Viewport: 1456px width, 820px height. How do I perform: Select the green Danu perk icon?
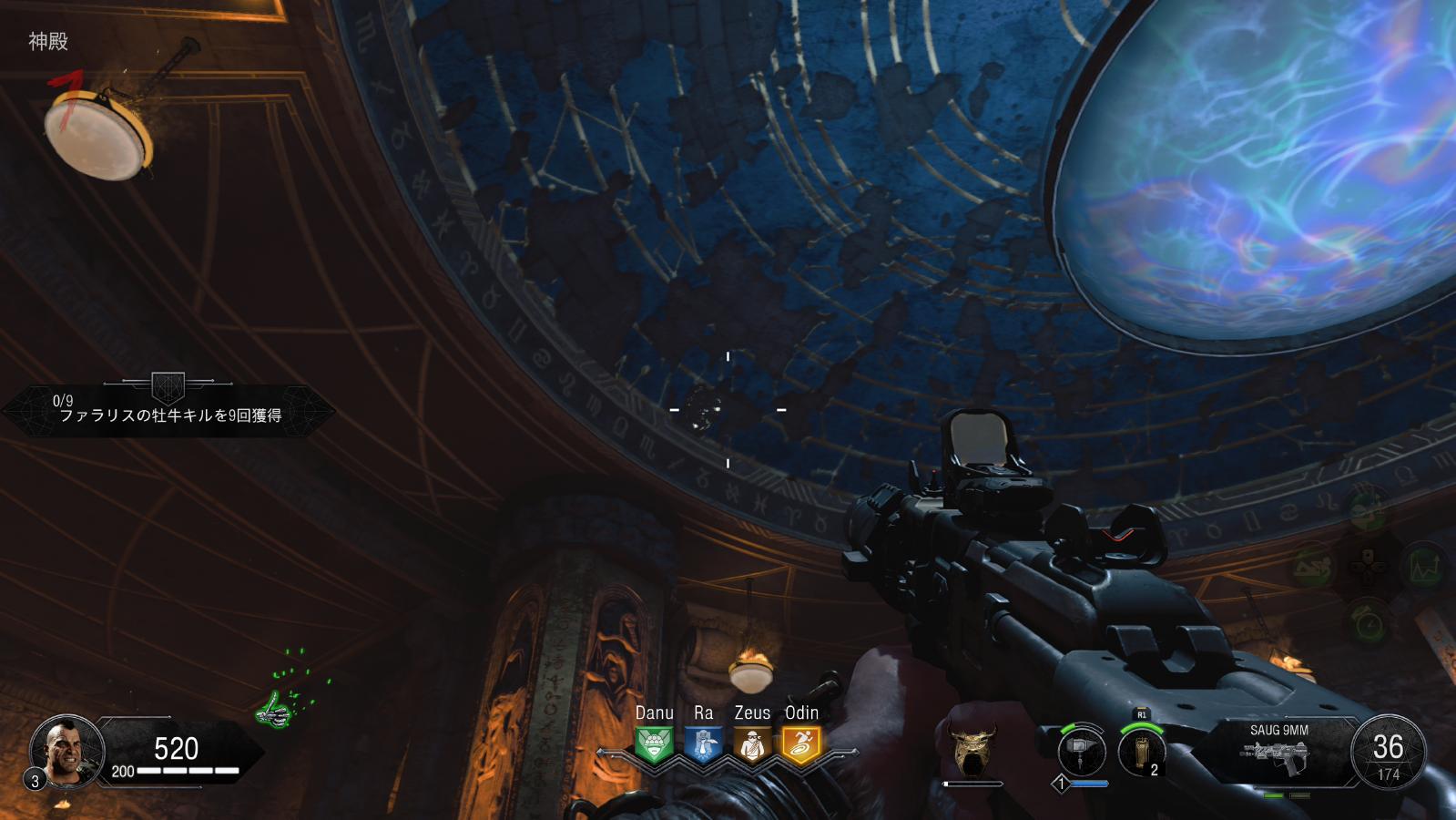pos(654,744)
